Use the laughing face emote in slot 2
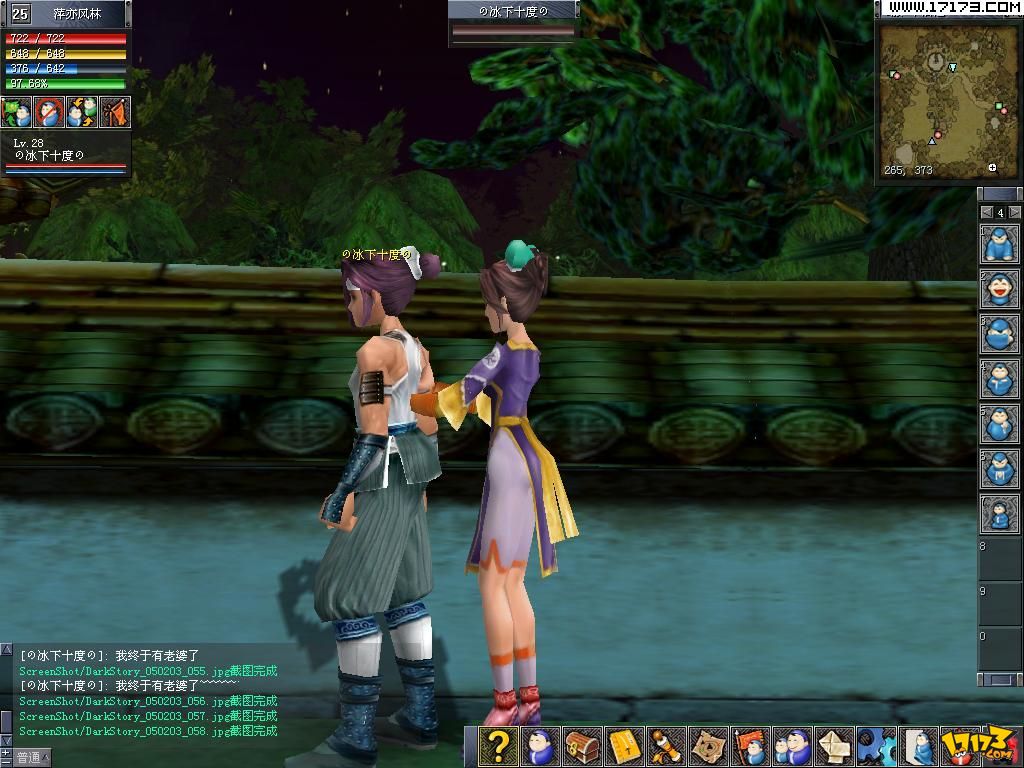 tap(999, 289)
